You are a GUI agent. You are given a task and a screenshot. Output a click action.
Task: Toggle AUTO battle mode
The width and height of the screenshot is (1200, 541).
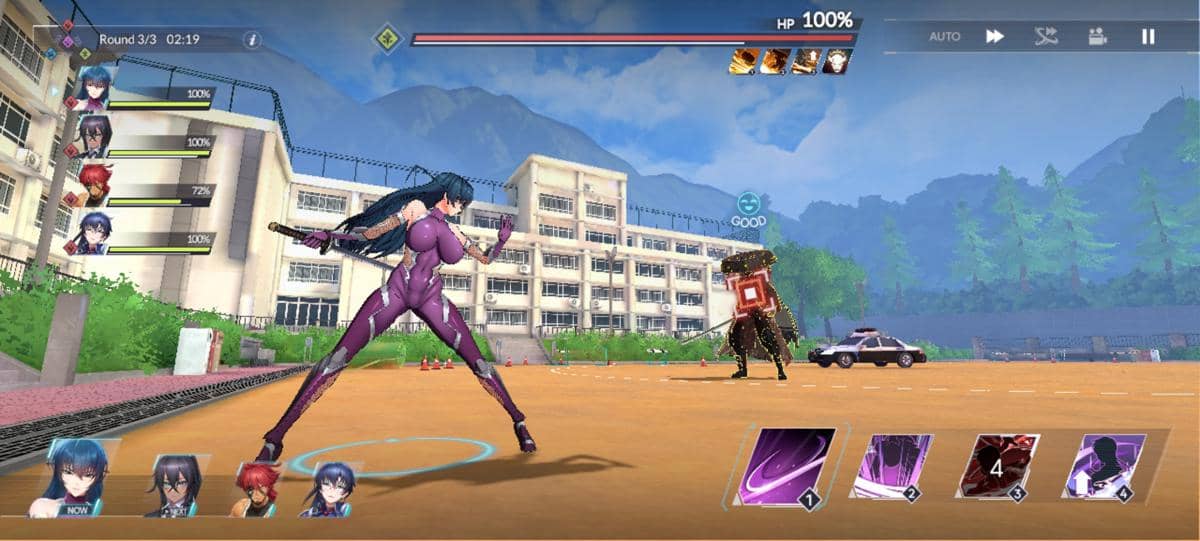pyautogui.click(x=944, y=36)
